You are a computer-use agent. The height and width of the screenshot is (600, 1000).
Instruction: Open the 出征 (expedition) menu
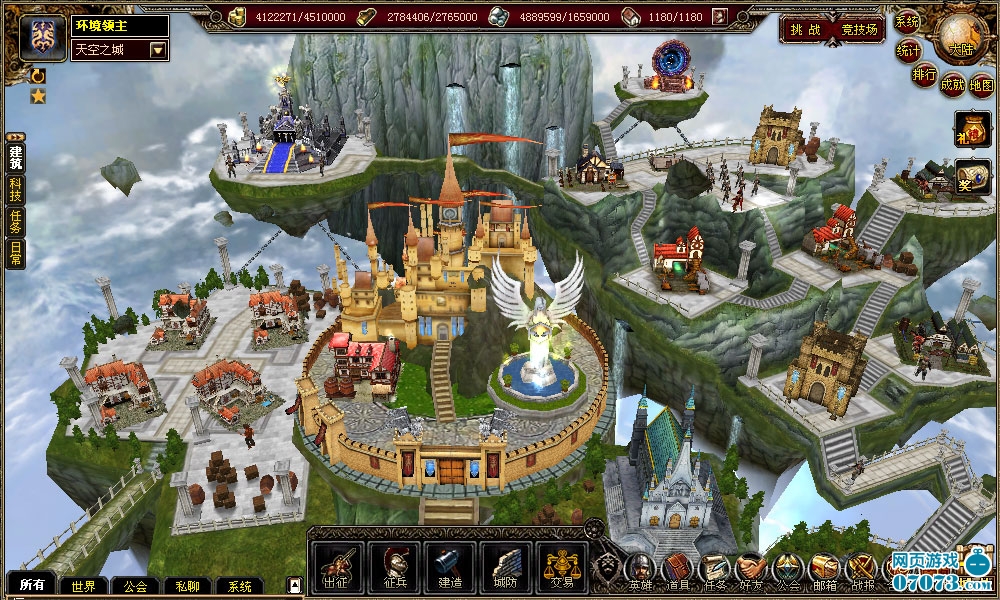(x=337, y=566)
